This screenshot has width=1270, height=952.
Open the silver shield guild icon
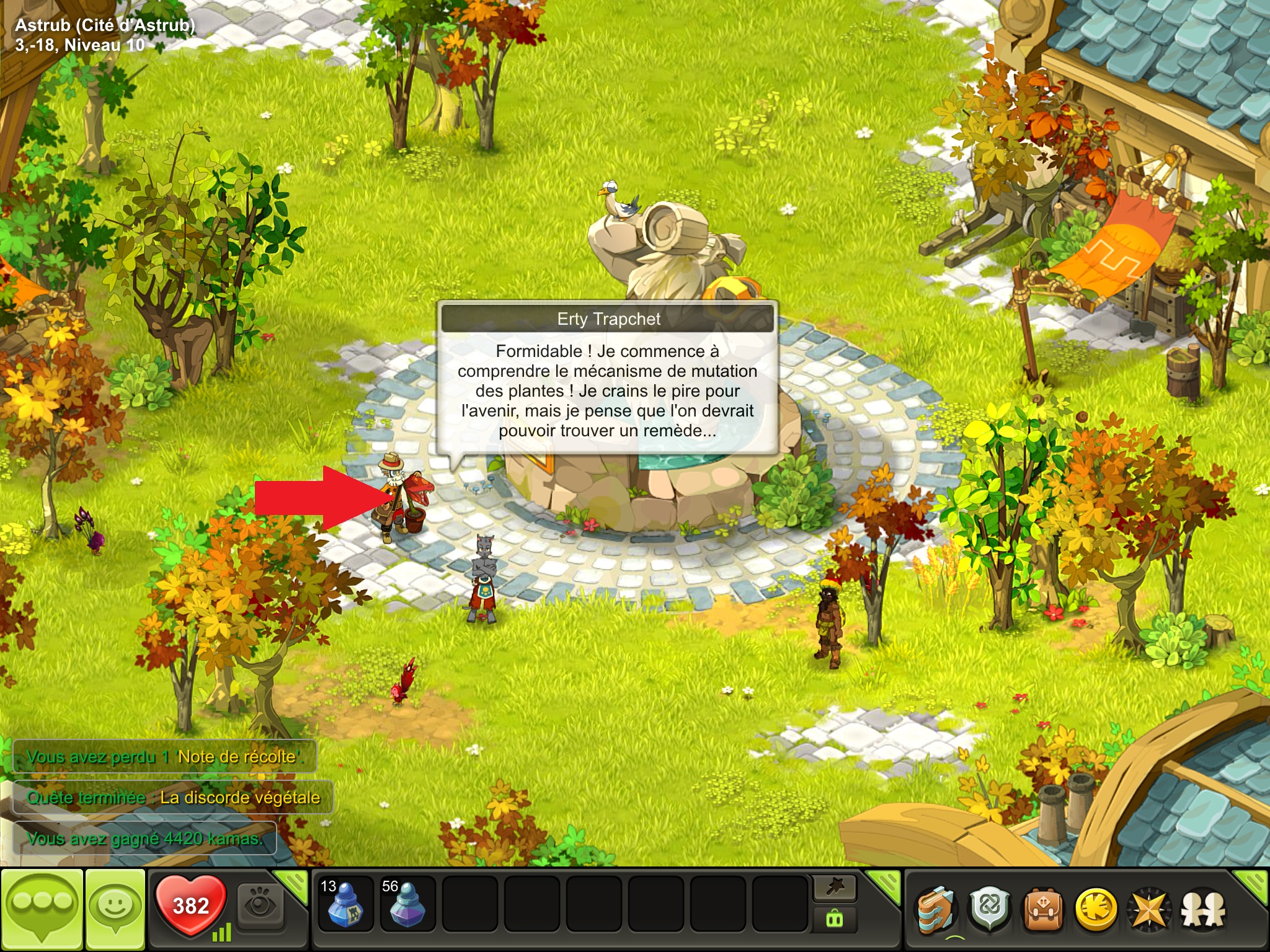click(990, 910)
